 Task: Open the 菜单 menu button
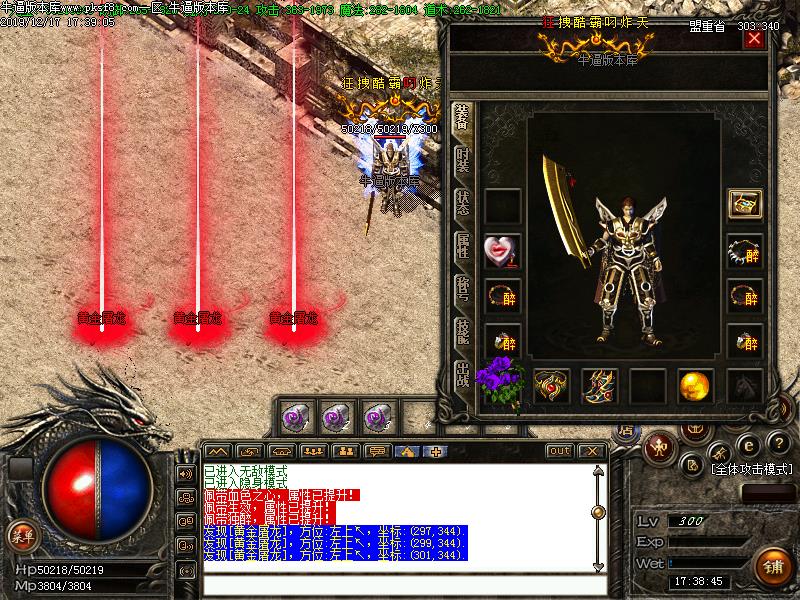point(22,535)
